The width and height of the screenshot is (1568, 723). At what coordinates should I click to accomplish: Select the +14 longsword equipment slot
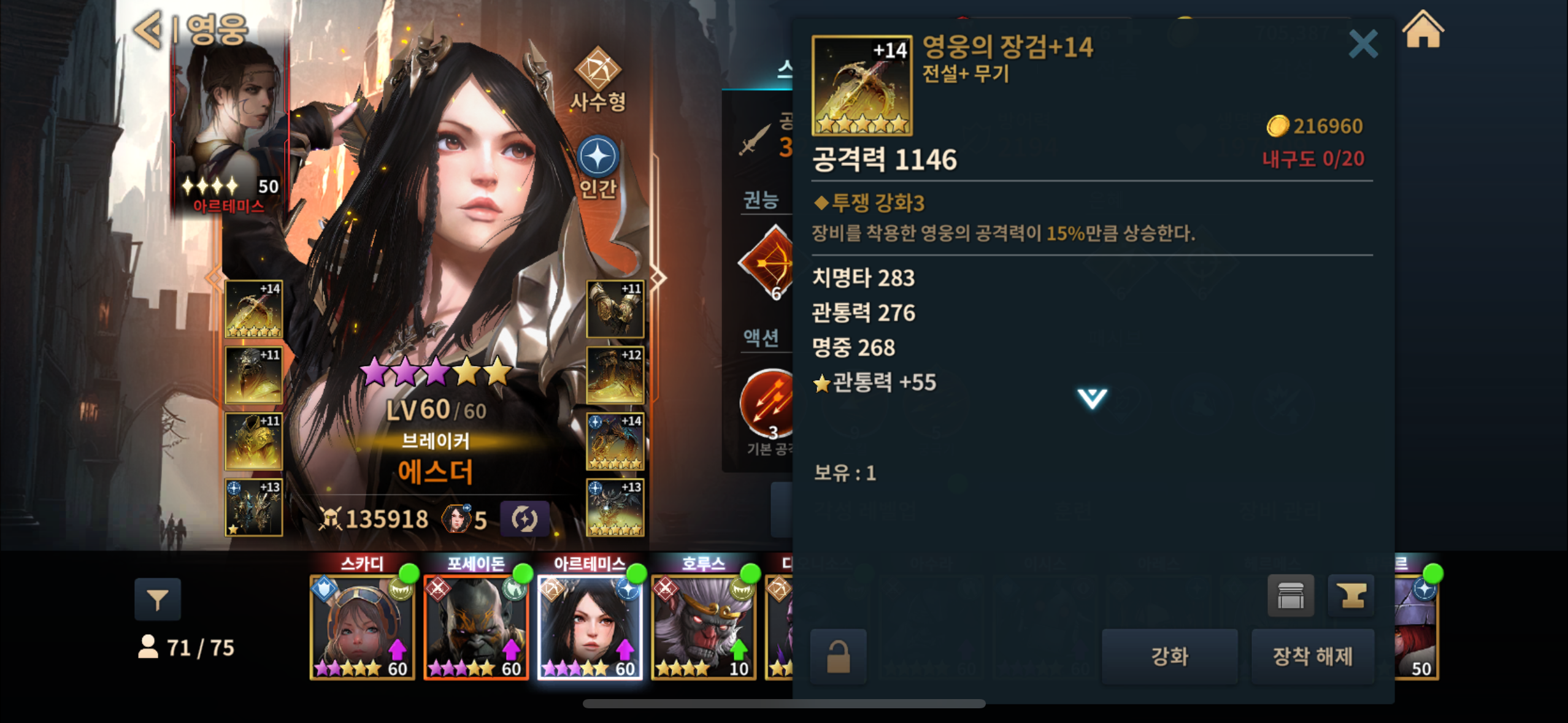click(x=253, y=309)
